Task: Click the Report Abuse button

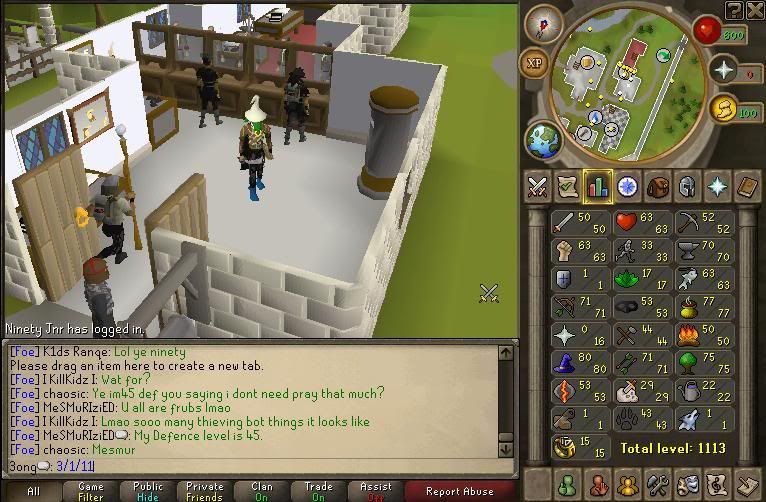Action: 459,490
